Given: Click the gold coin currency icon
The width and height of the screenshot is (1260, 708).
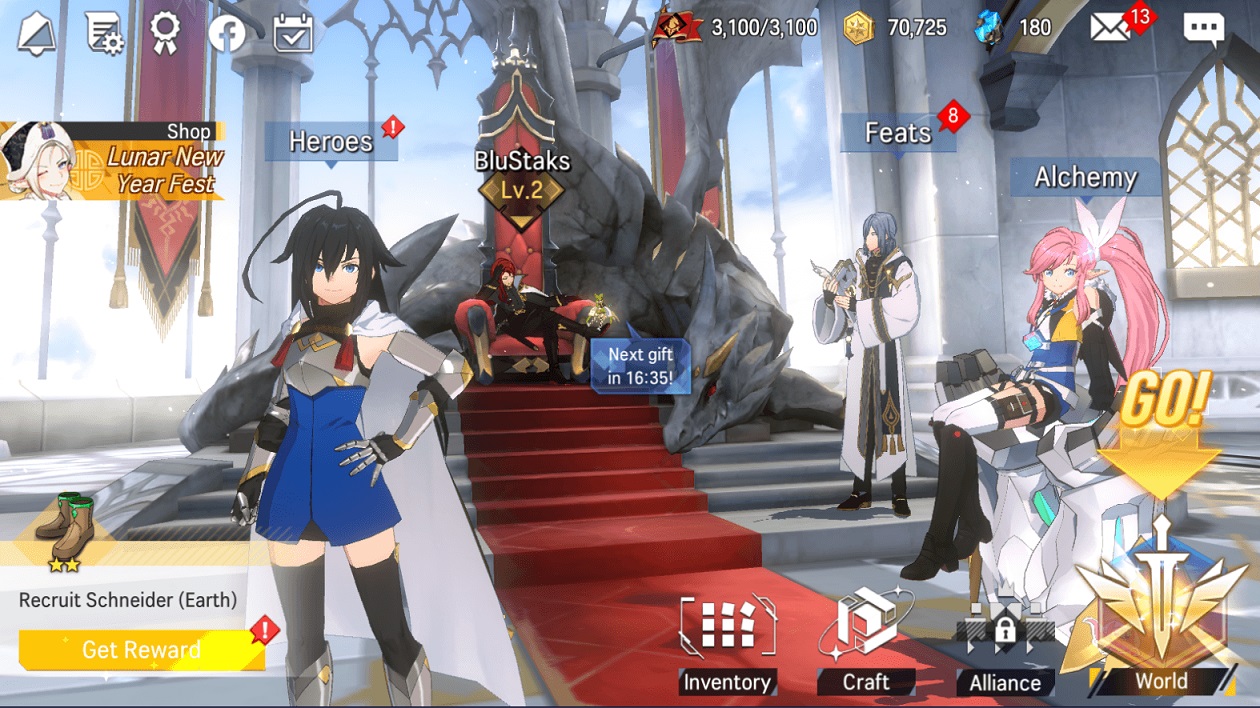Looking at the screenshot, I should 859,27.
